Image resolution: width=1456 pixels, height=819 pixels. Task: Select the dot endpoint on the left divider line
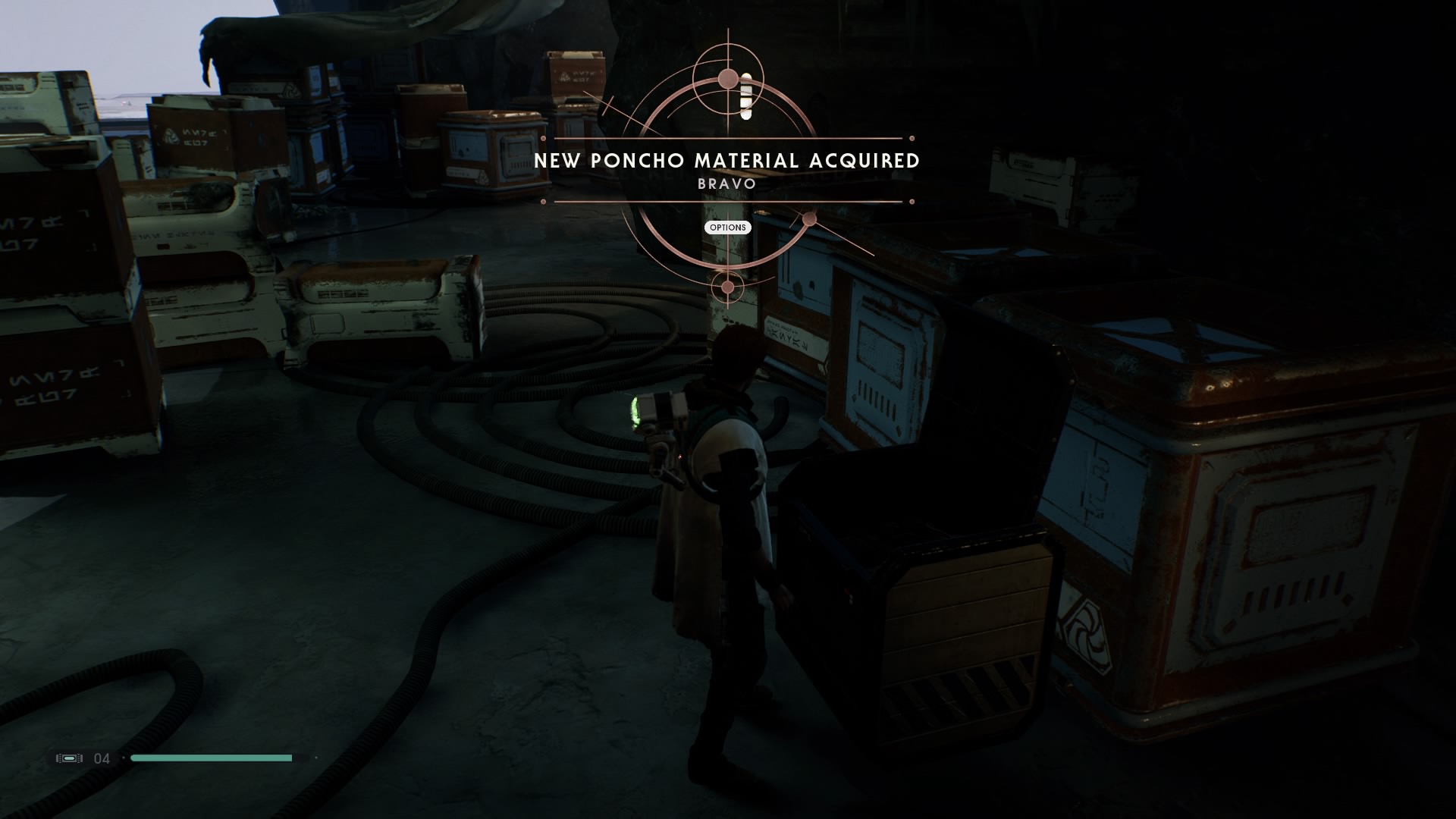coord(543,137)
